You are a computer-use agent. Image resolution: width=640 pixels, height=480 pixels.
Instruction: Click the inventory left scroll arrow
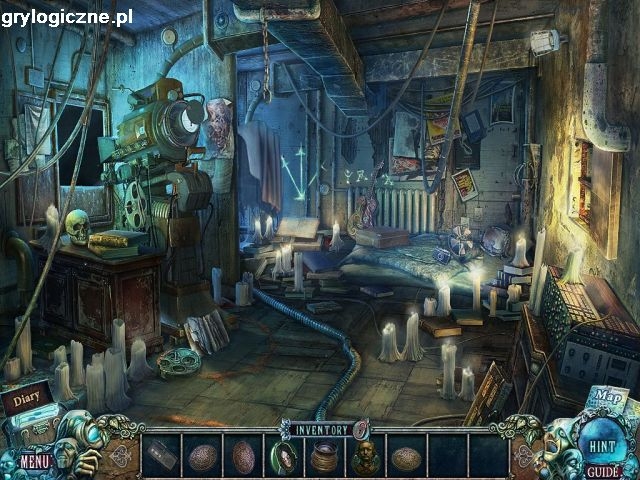(x=123, y=453)
